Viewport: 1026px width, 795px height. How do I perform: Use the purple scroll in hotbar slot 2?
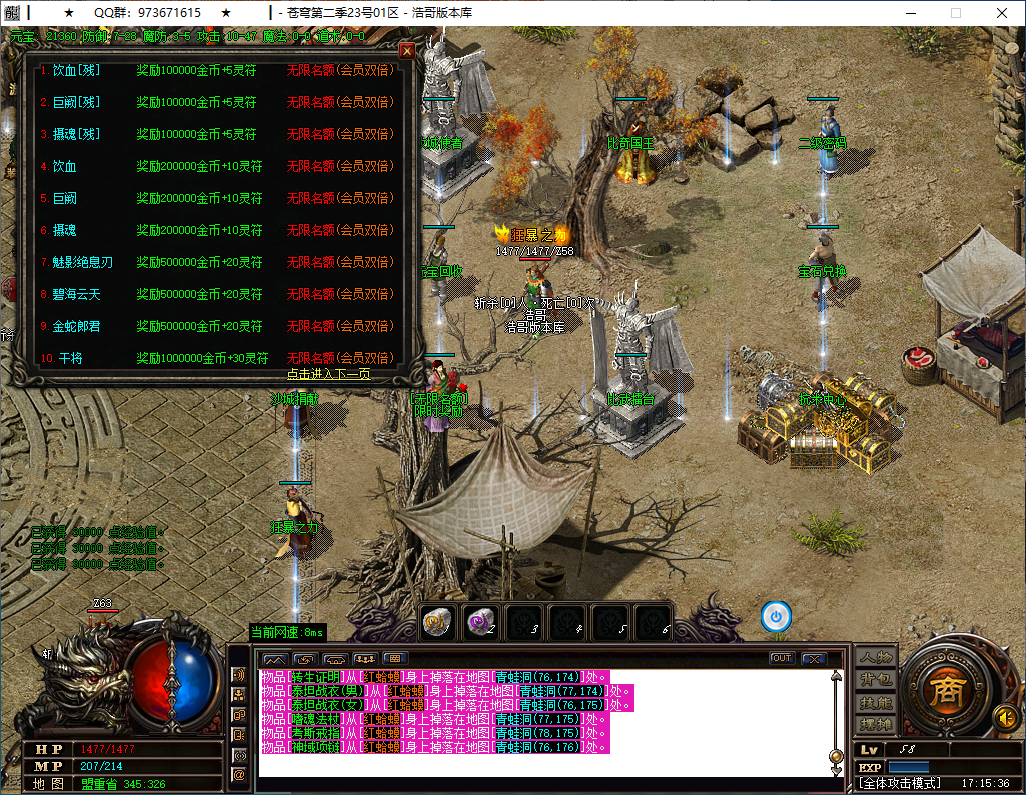coord(480,620)
